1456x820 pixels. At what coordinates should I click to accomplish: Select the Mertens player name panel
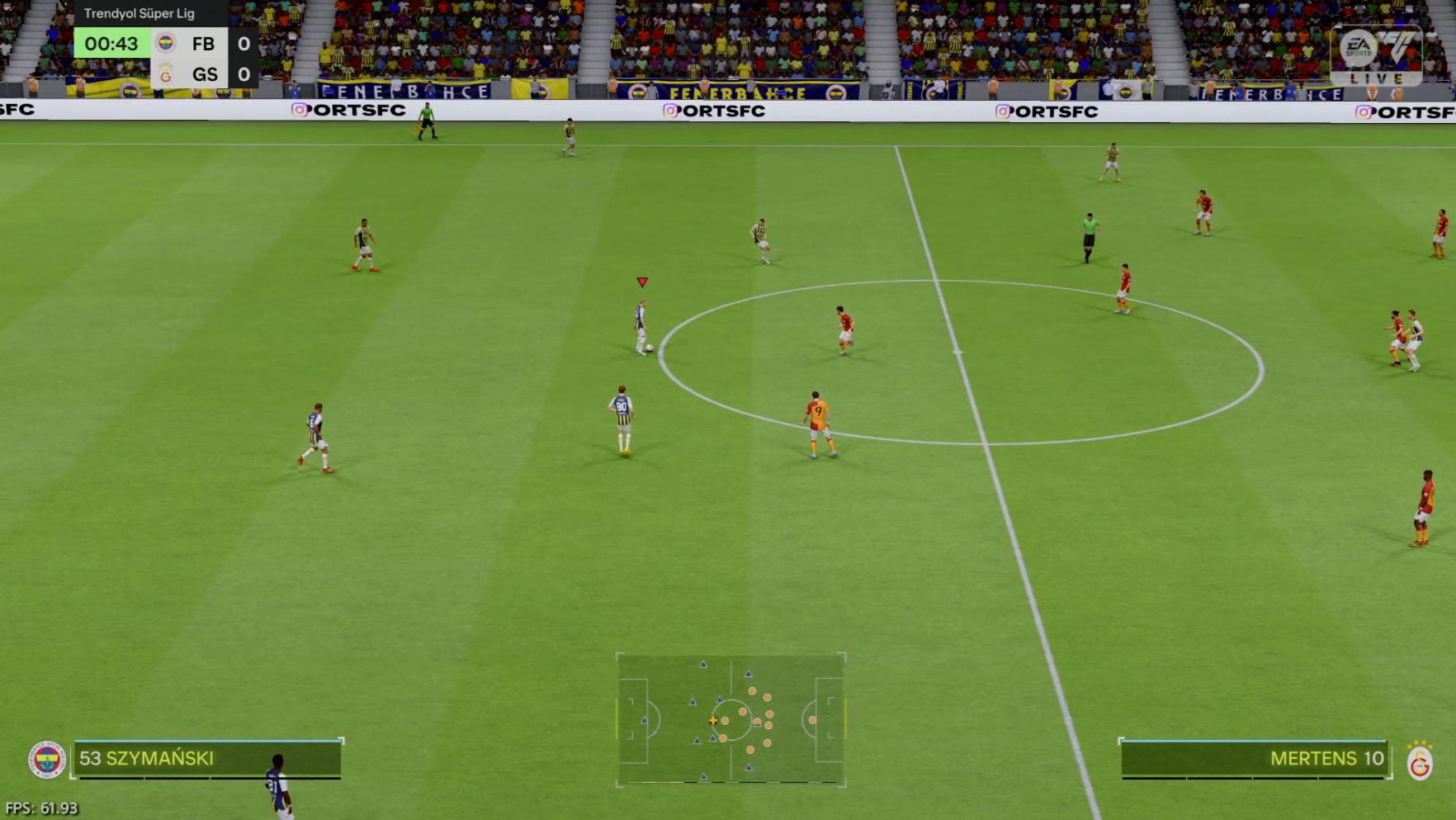pos(1254,759)
